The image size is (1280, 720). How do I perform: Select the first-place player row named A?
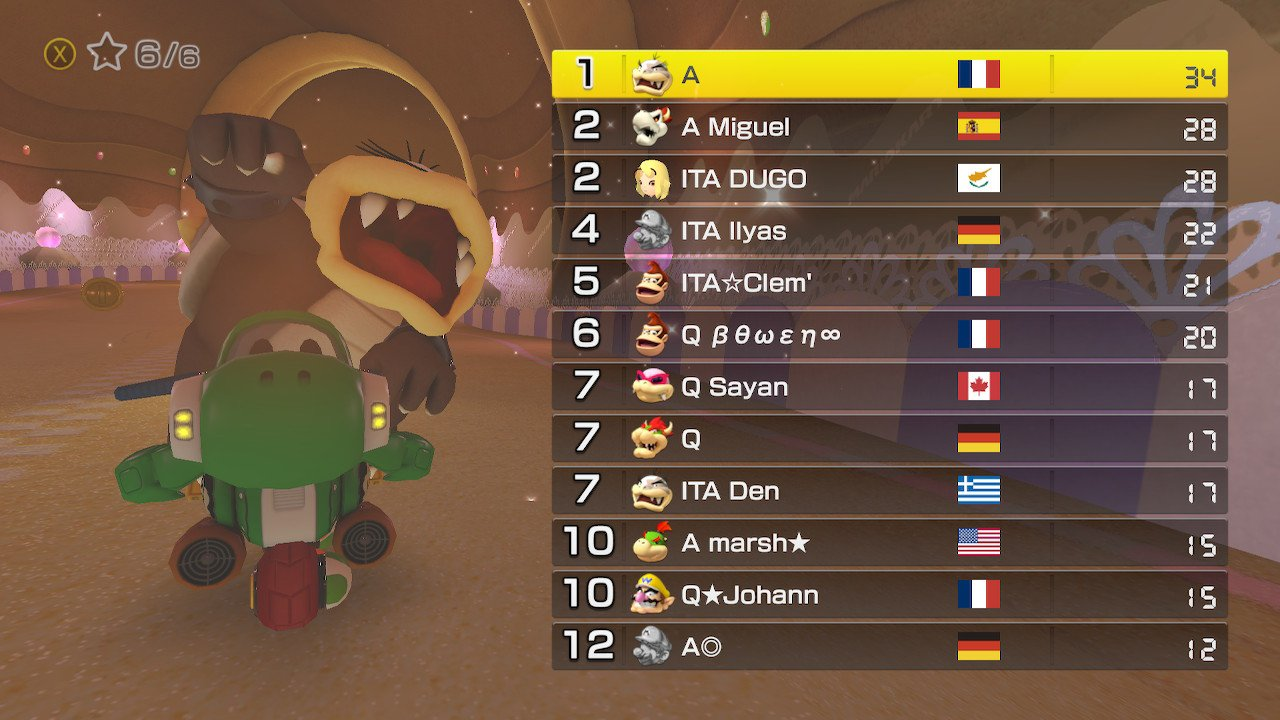click(889, 75)
